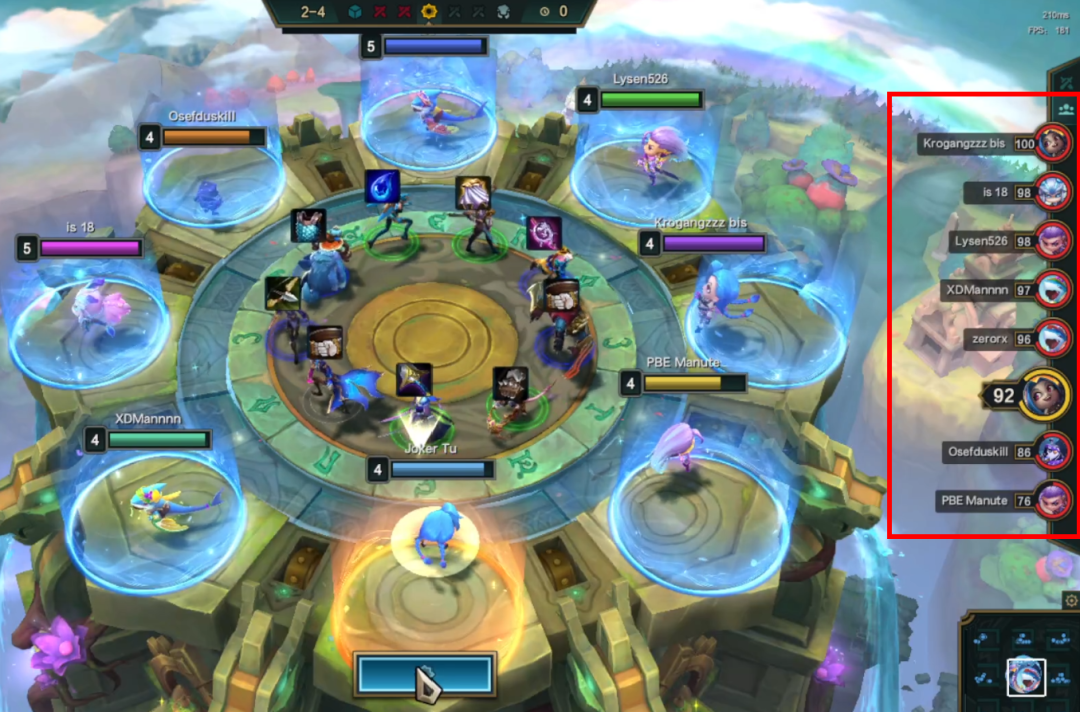Click the shark portrait tile on the minimap
Screen dimensions: 1080x712
click(x=1026, y=677)
